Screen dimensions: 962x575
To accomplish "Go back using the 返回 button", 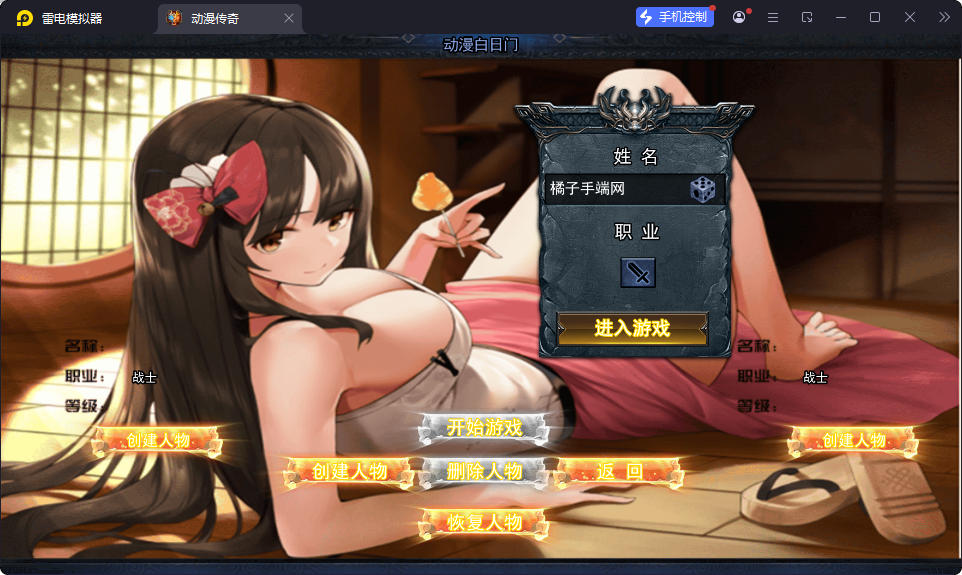I will point(620,472).
